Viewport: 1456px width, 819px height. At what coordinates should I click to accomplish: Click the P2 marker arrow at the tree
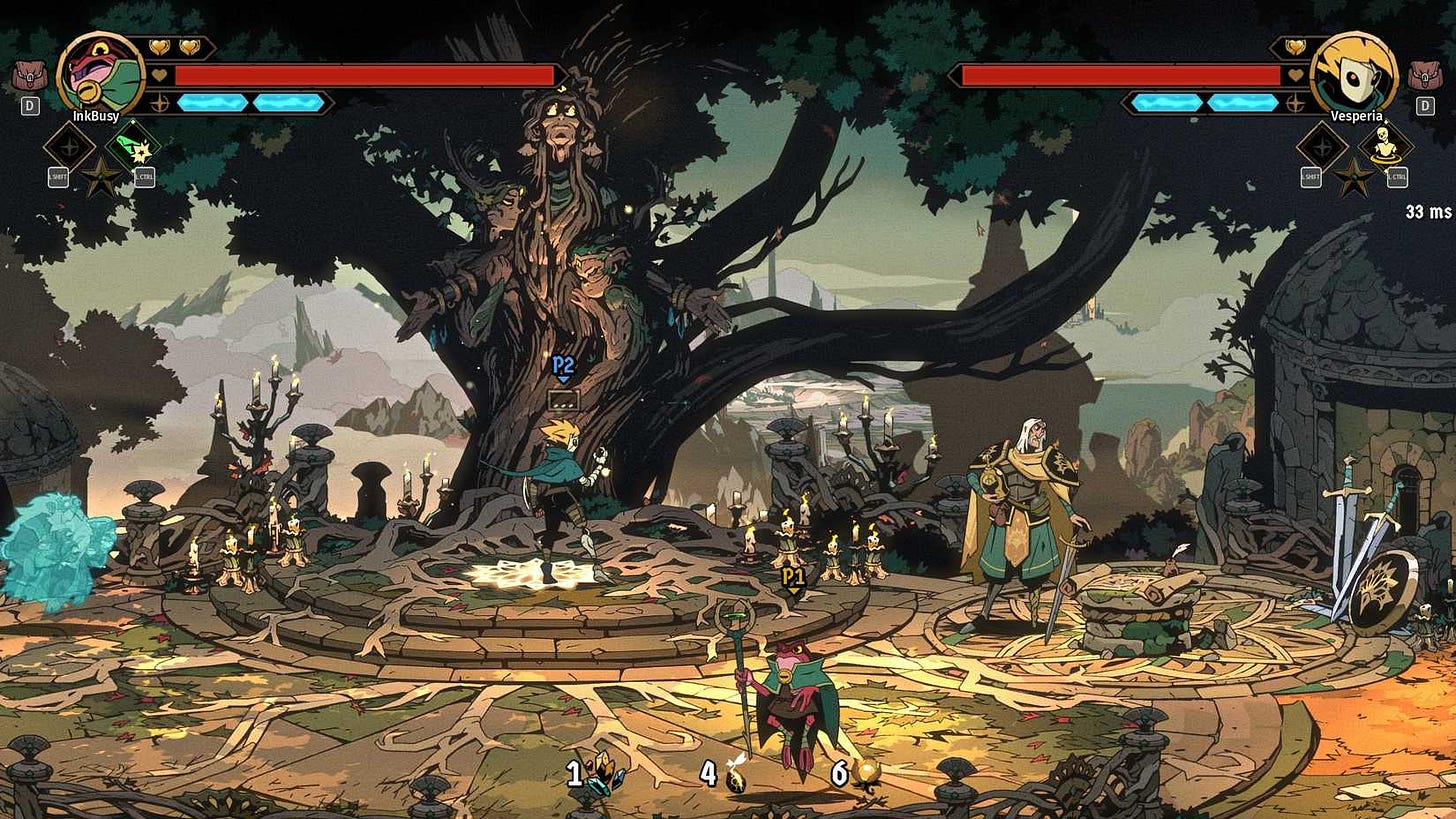565,379
